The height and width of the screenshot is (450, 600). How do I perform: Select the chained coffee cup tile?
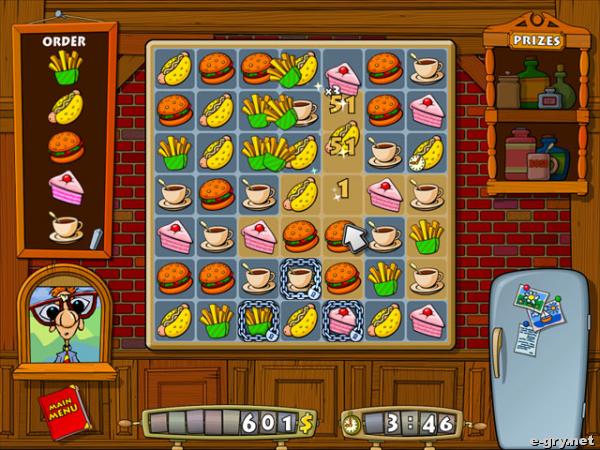(x=300, y=278)
